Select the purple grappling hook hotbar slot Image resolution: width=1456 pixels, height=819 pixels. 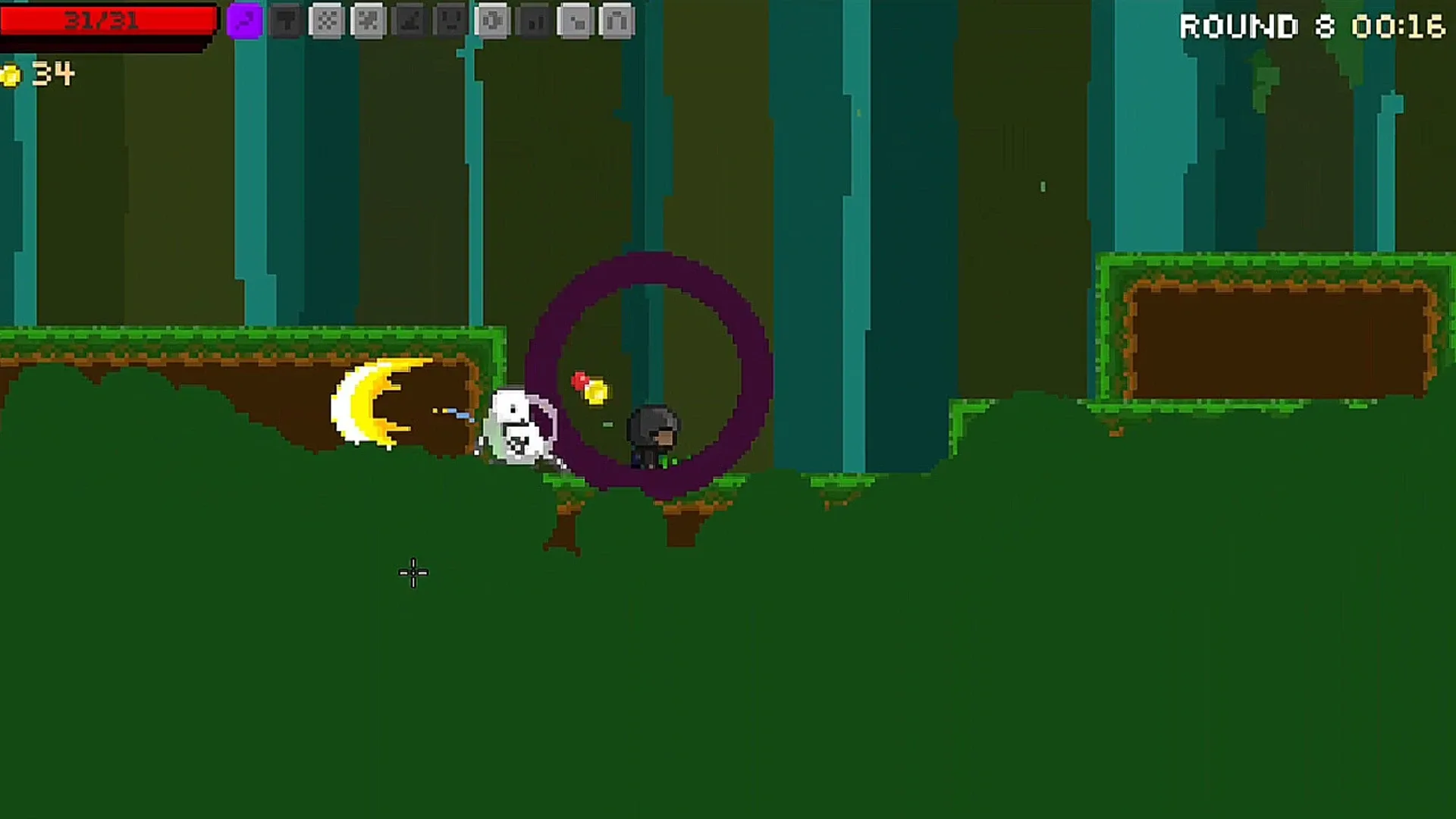[243, 21]
